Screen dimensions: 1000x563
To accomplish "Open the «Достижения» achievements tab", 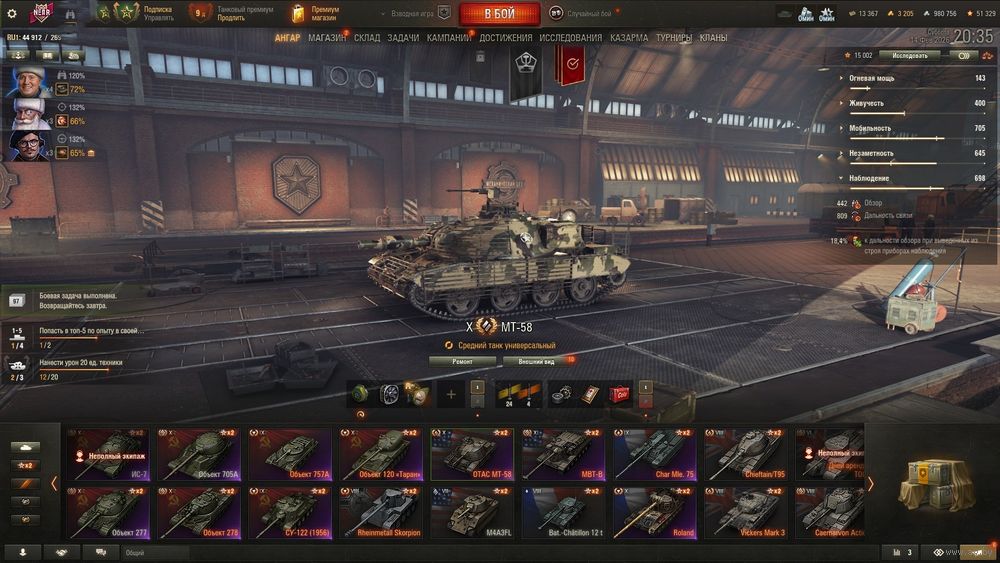I will click(505, 38).
